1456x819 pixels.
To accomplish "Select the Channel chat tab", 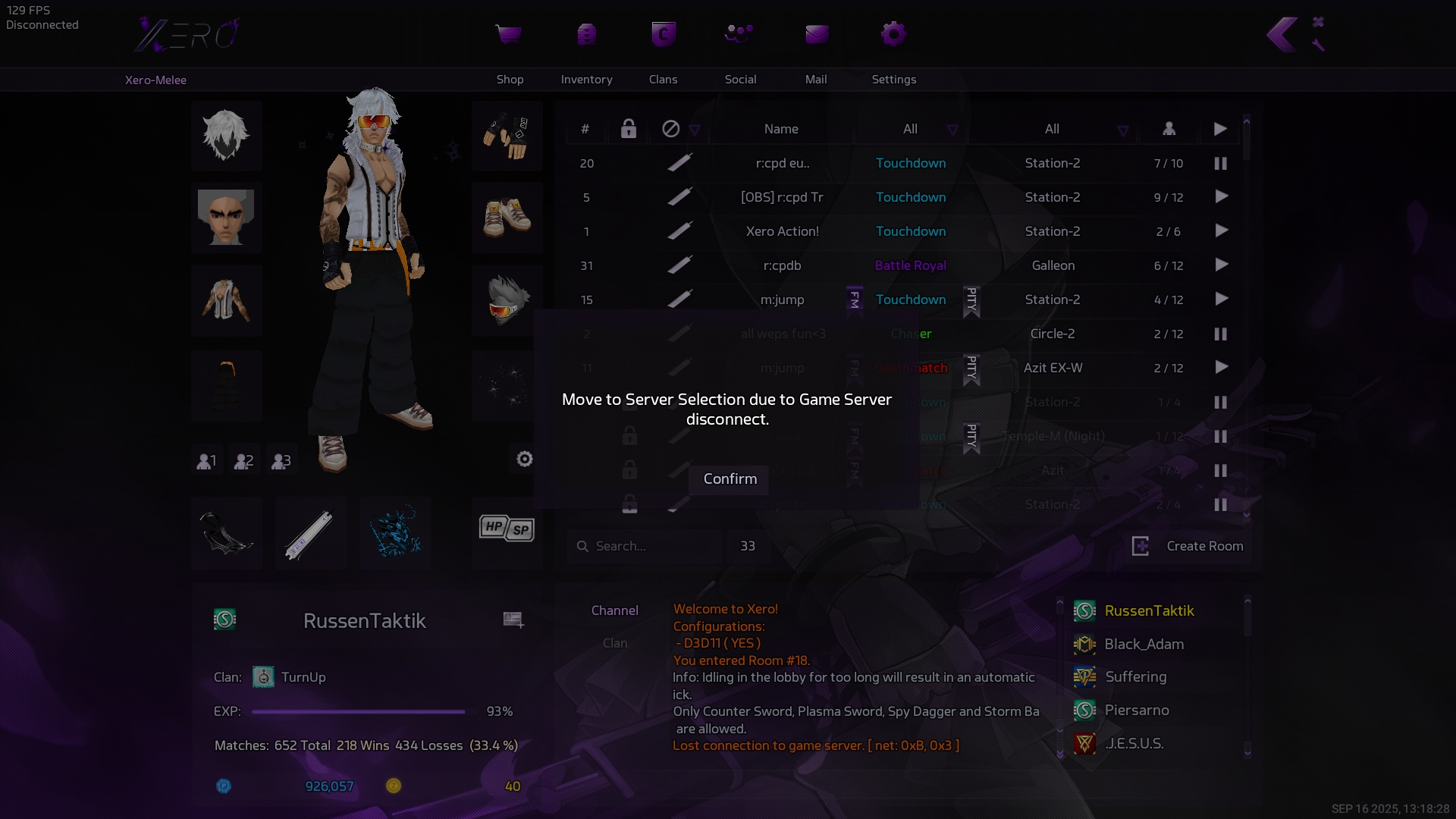I will 614,610.
